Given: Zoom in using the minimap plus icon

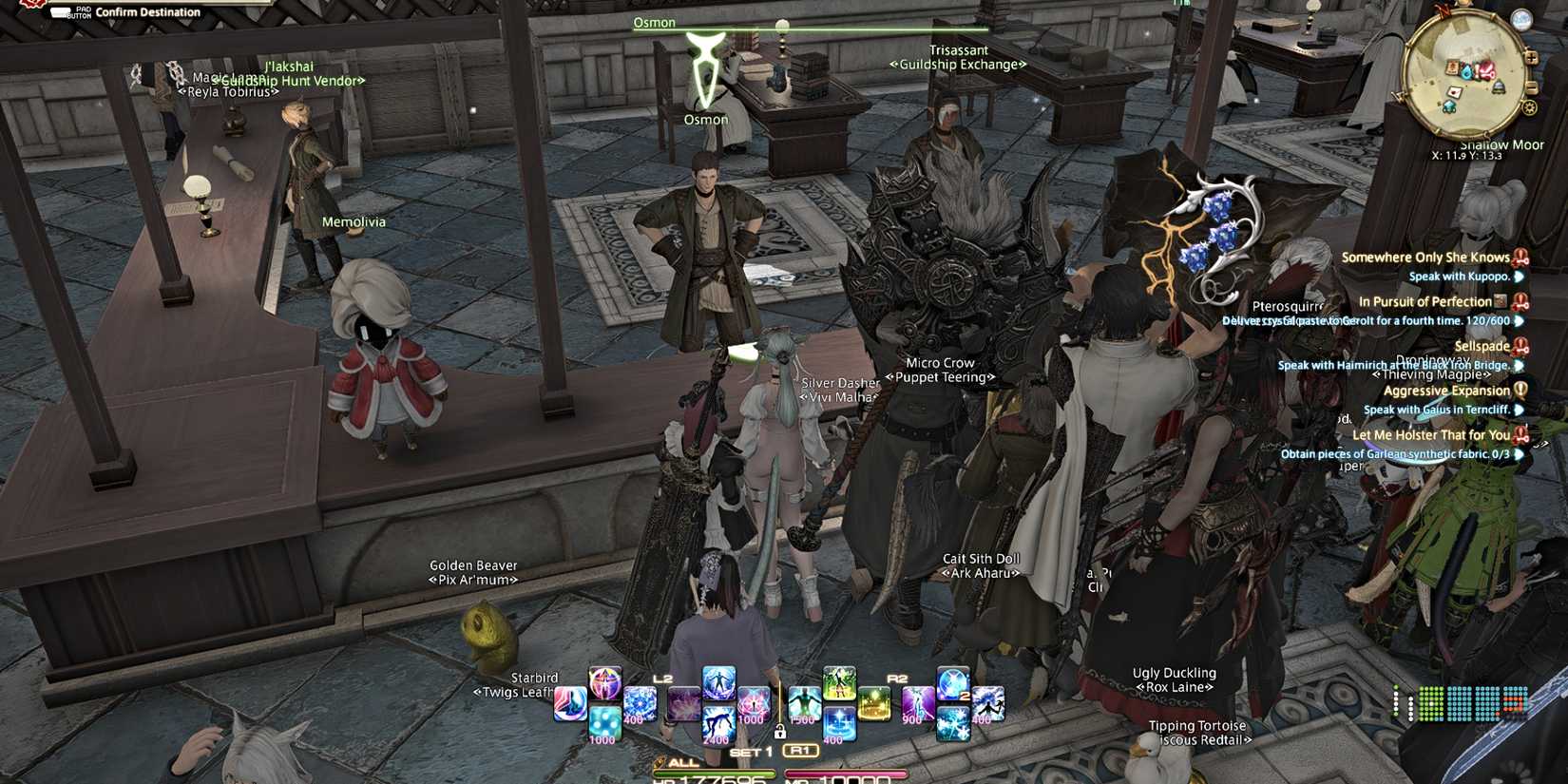Looking at the screenshot, I should (1533, 57).
